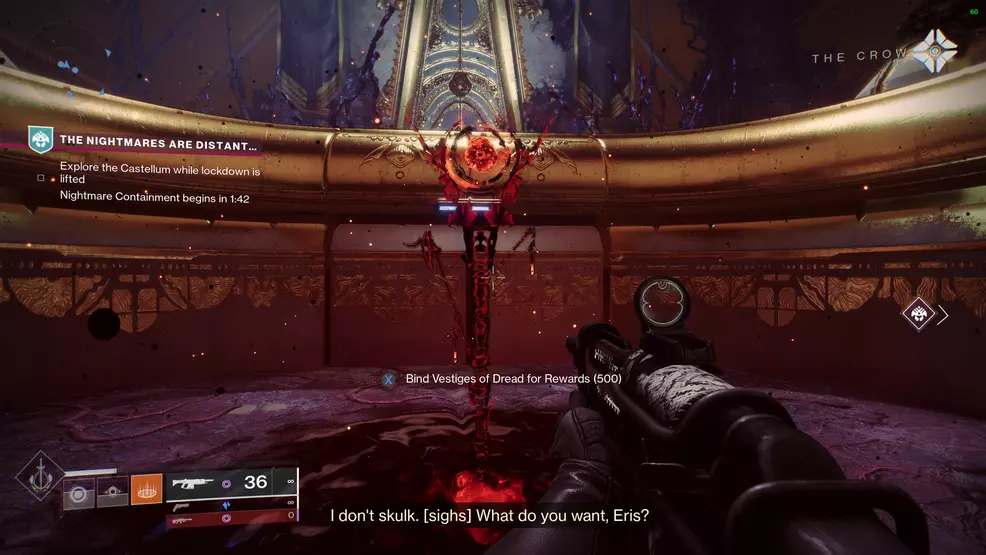Viewport: 986px width, 555px height.
Task: Activate the orange class ability icon
Action: tap(146, 489)
